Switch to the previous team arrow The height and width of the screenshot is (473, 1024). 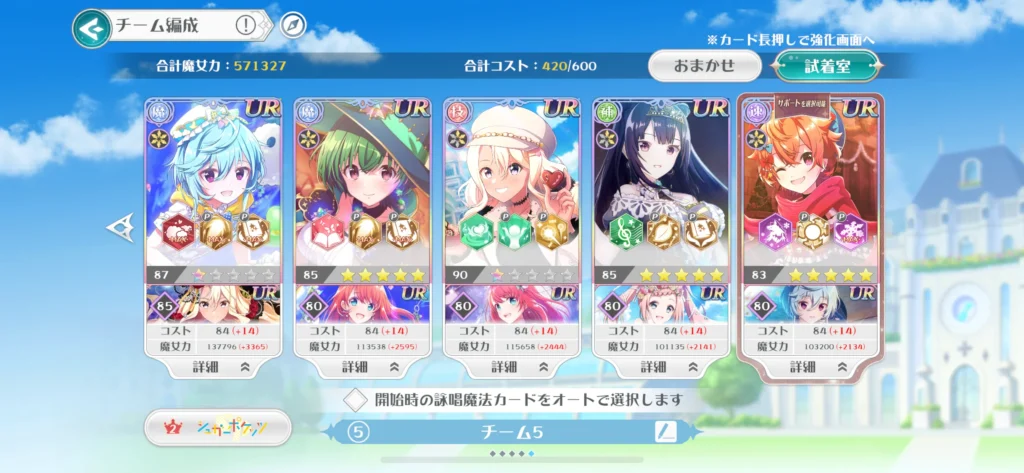coord(118,228)
